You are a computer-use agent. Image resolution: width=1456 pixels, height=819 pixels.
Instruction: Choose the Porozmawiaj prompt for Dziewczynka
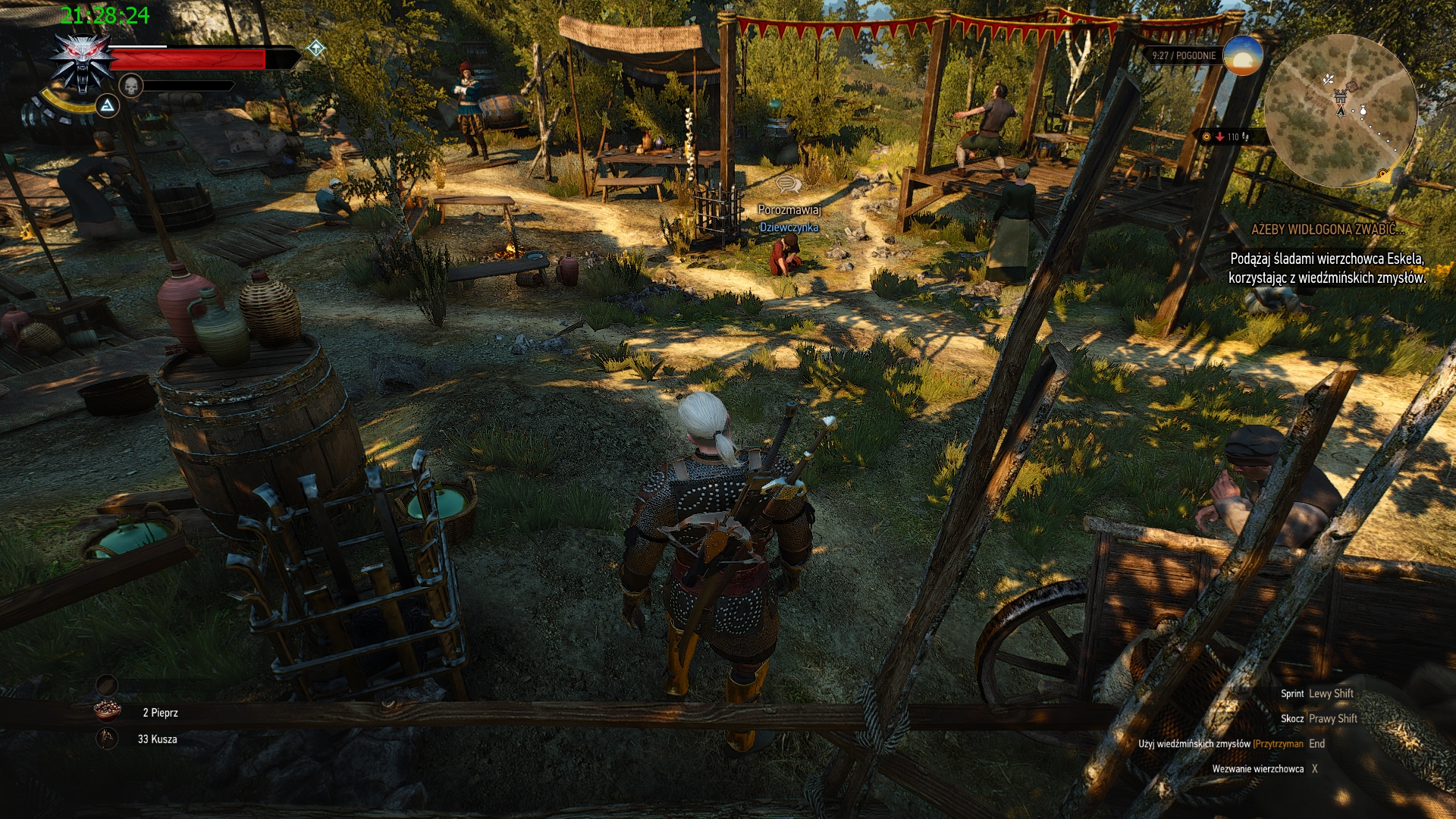click(x=789, y=209)
